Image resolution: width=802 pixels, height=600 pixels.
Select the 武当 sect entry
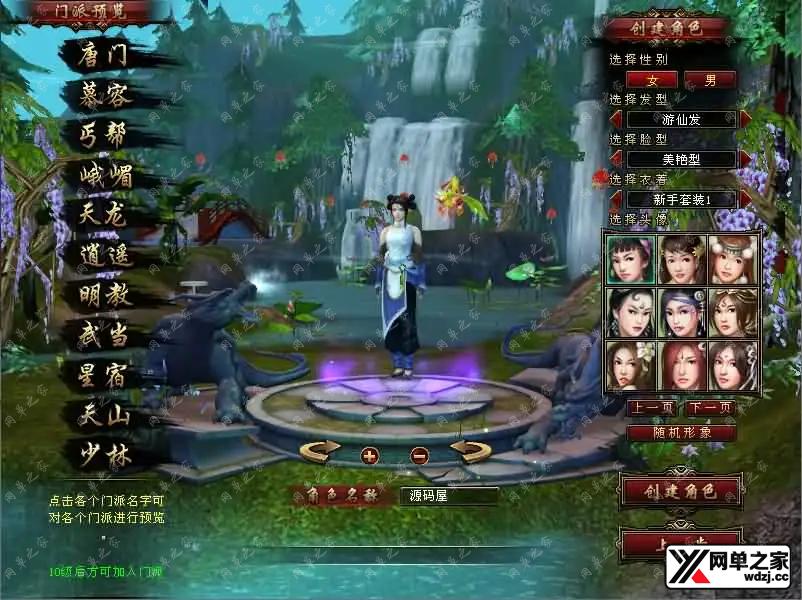104,334
